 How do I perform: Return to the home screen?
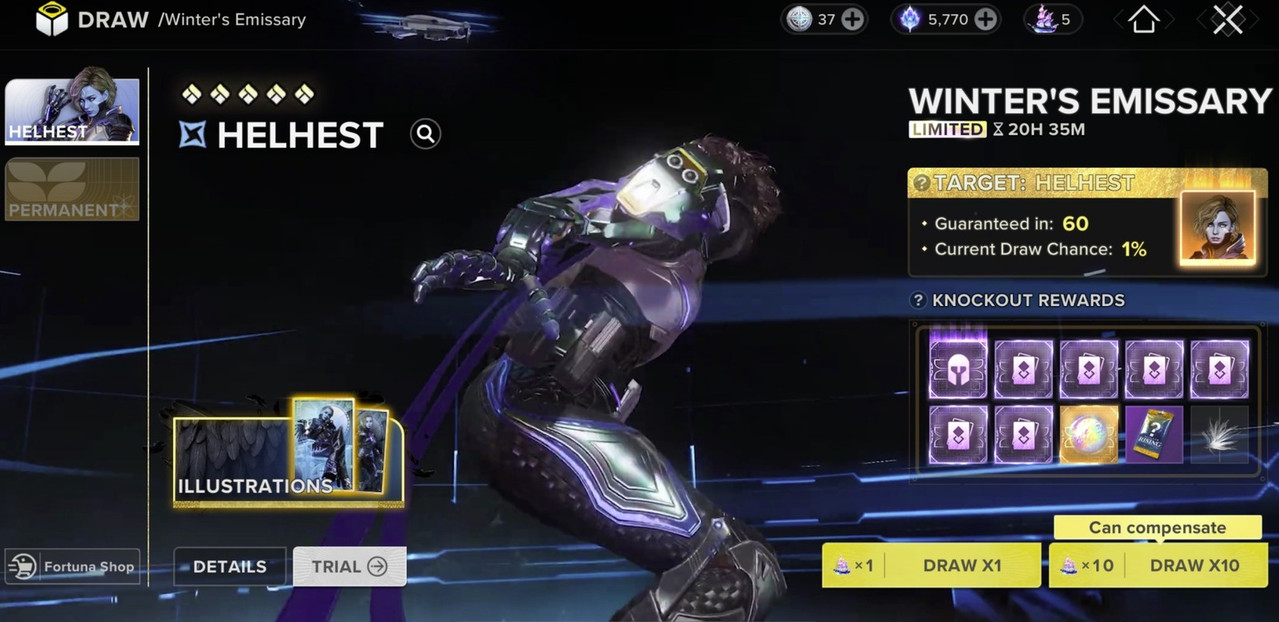point(1143,19)
